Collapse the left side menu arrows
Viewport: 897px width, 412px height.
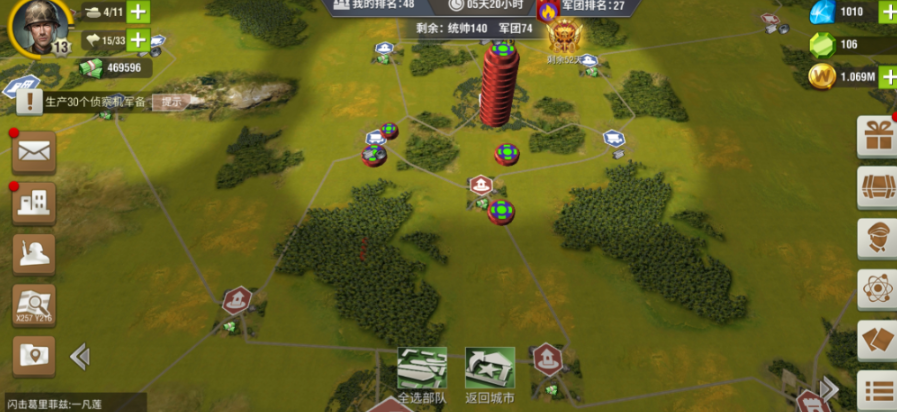click(x=80, y=356)
